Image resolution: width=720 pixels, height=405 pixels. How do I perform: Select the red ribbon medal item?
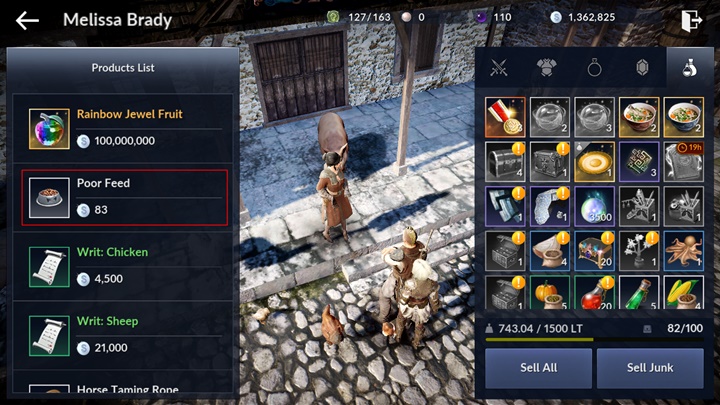504,117
